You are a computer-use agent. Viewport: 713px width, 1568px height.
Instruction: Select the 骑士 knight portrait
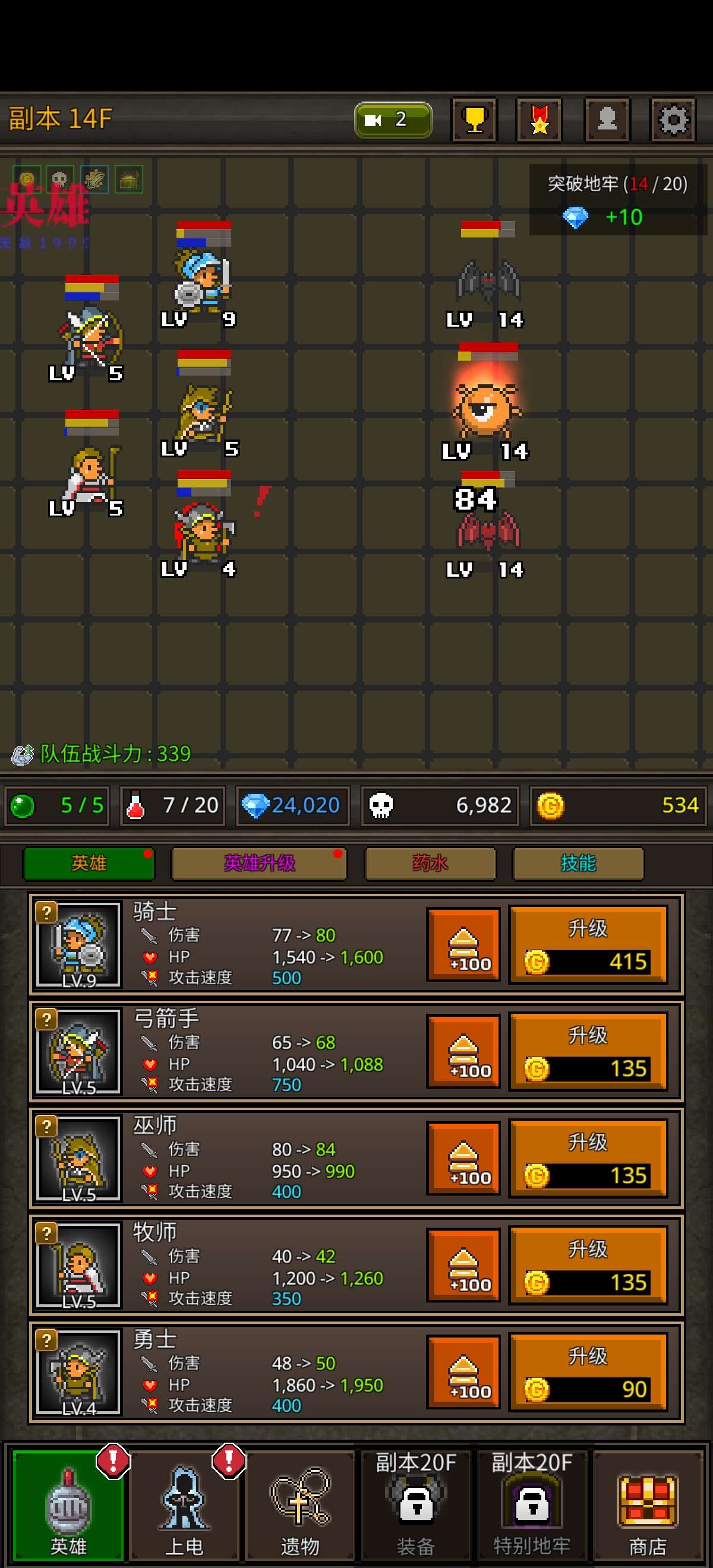pyautogui.click(x=78, y=945)
